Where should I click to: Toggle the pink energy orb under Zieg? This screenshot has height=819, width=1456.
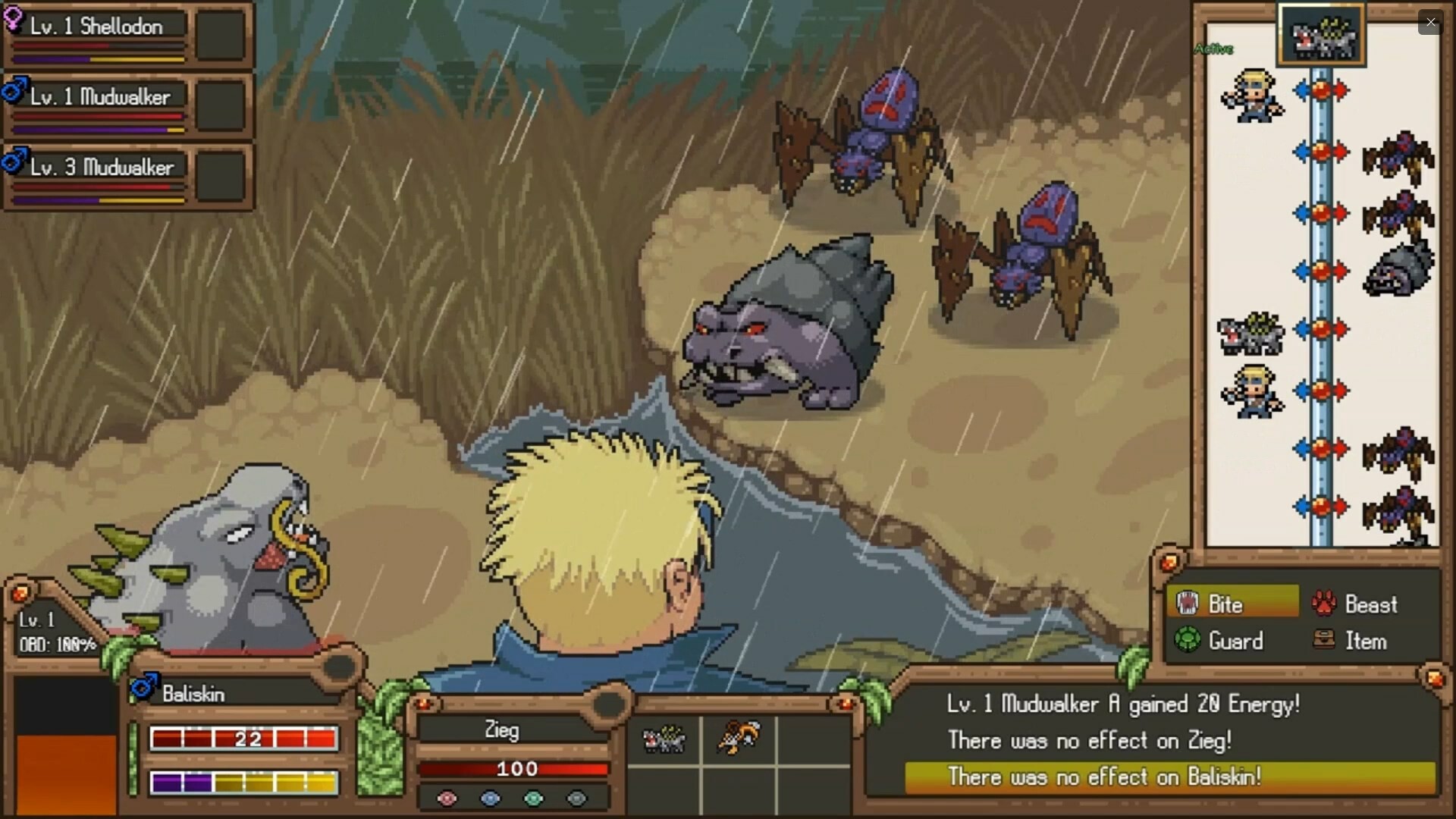pos(447,799)
